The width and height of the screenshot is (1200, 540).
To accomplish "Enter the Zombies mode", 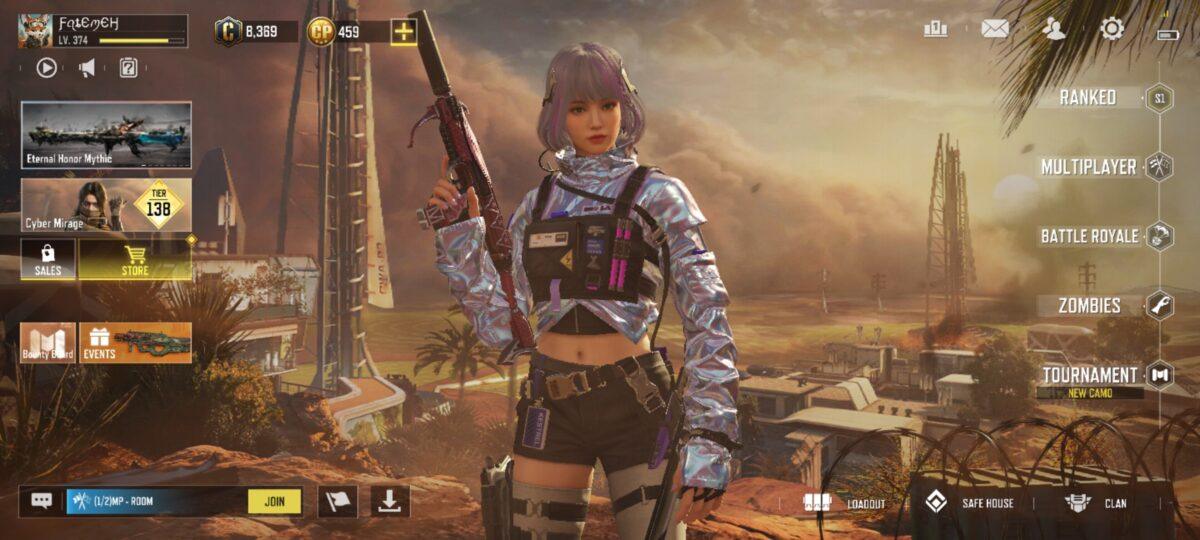I will (1090, 306).
